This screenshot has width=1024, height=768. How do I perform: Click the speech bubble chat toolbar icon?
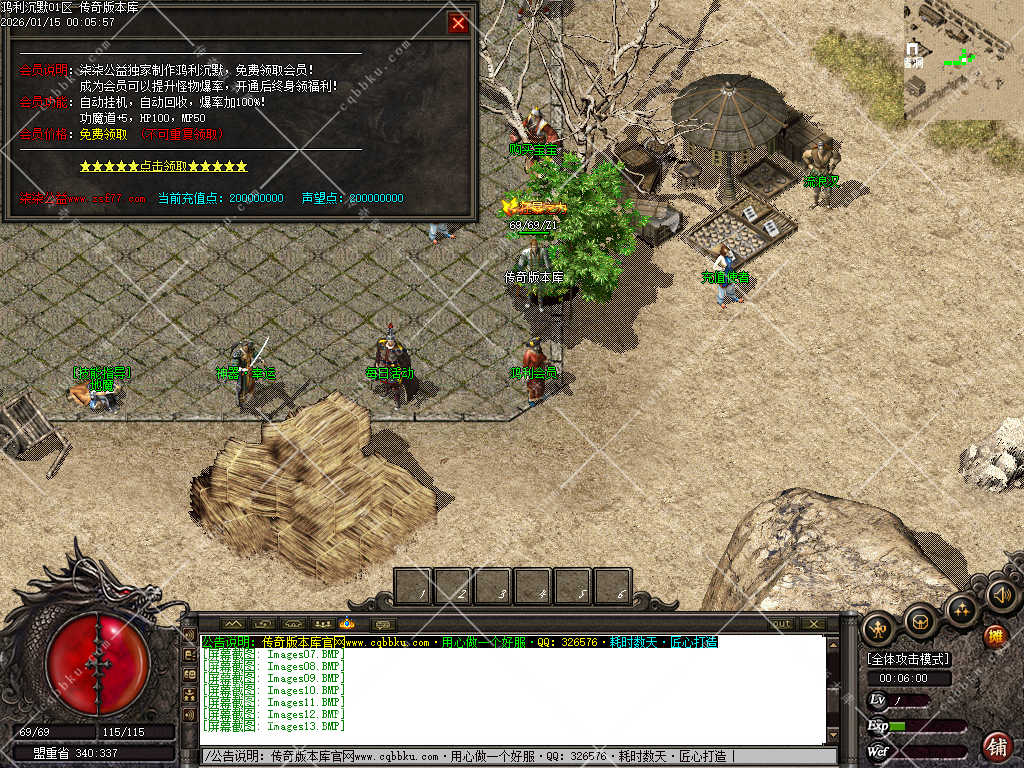click(382, 624)
